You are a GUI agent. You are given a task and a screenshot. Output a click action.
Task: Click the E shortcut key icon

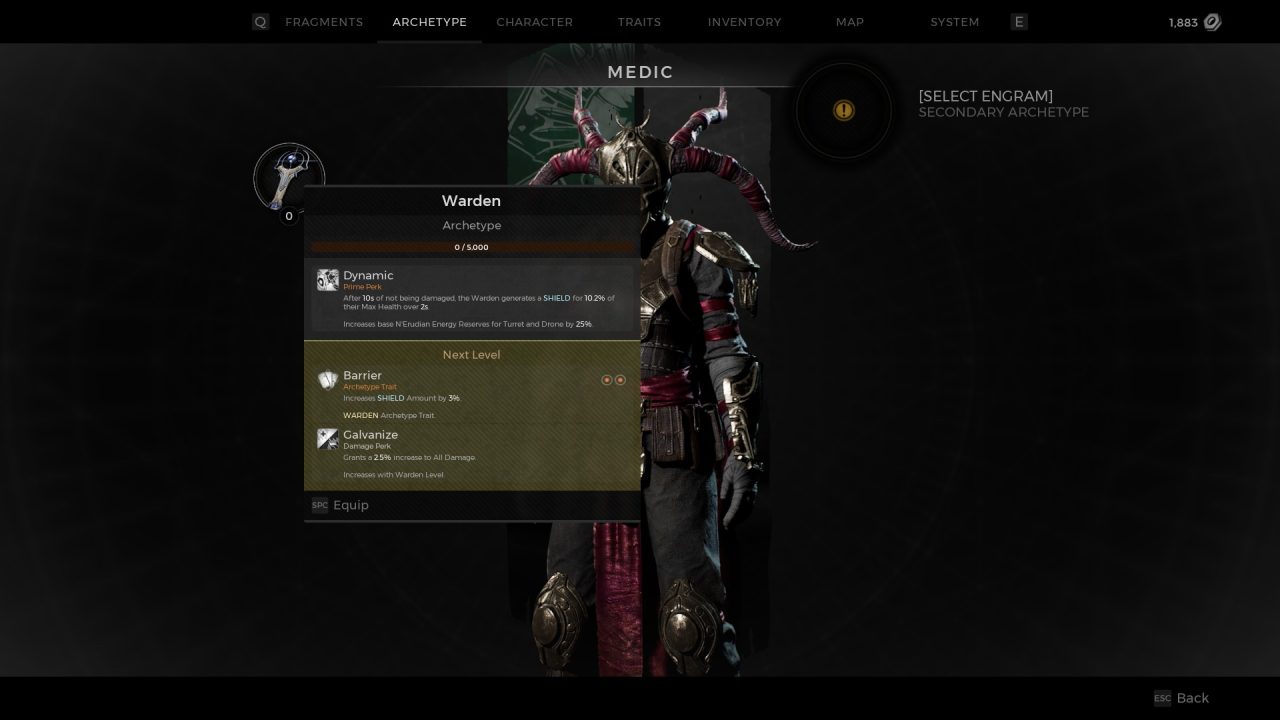click(1018, 21)
